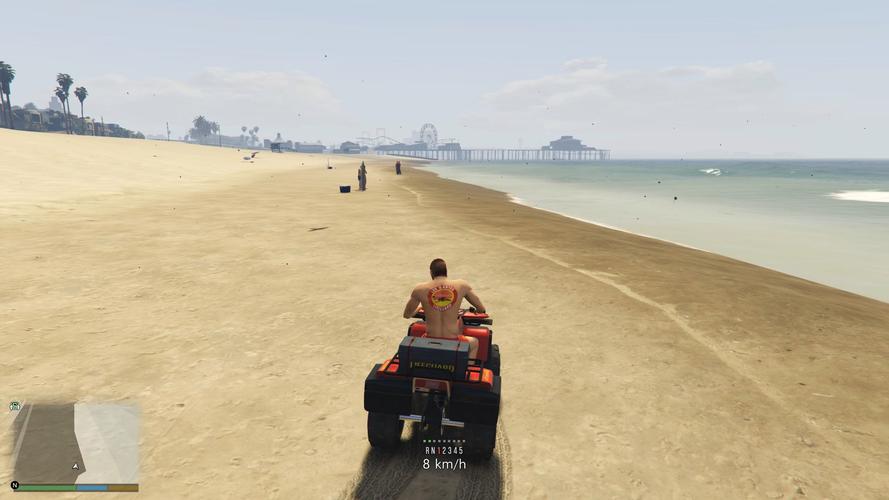Select the vehicle blip icon above minimap

[15, 406]
